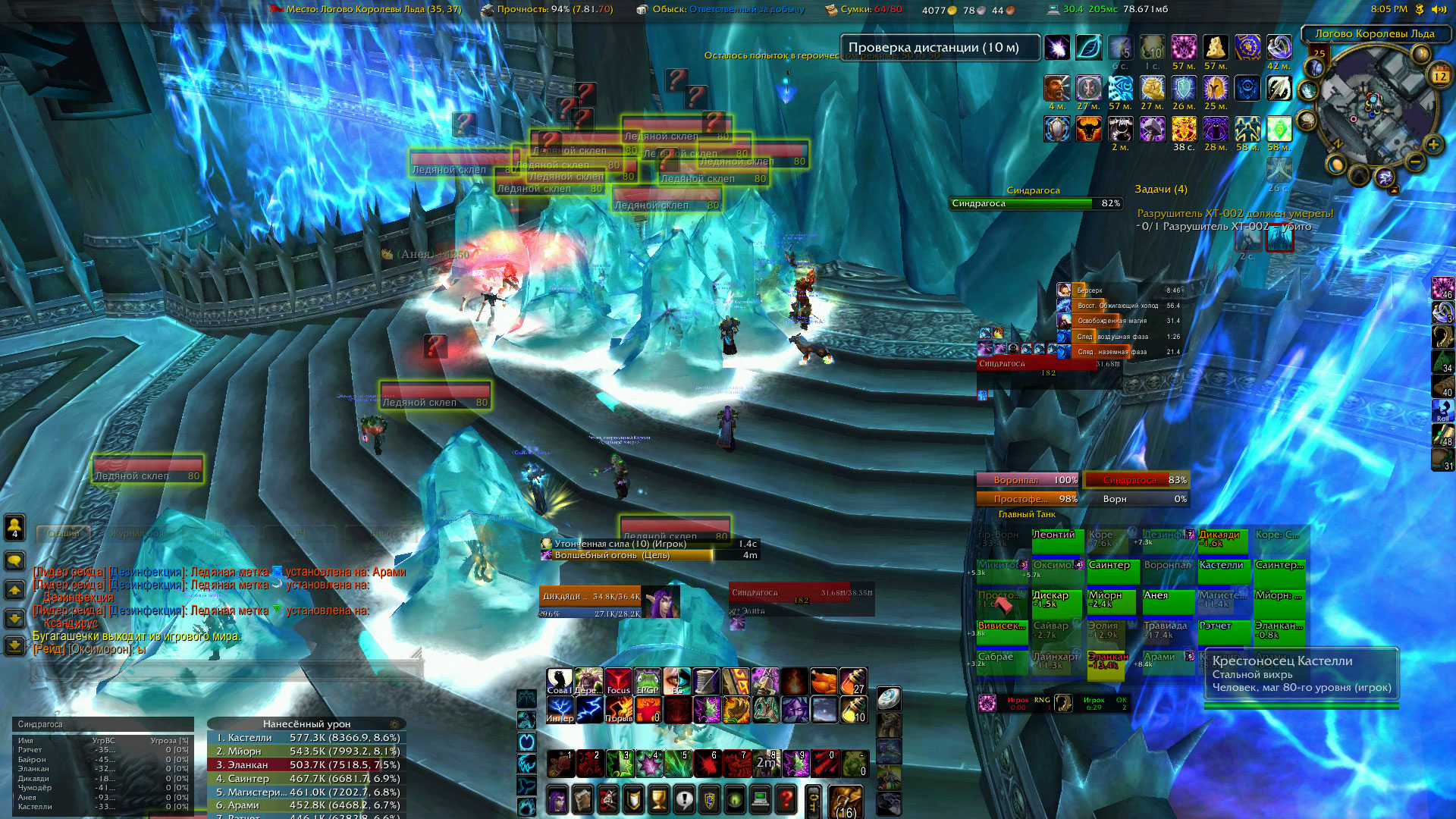This screenshot has height=819, width=1456.
Task: Use the orange potion with 27 charges
Action: click(x=852, y=682)
